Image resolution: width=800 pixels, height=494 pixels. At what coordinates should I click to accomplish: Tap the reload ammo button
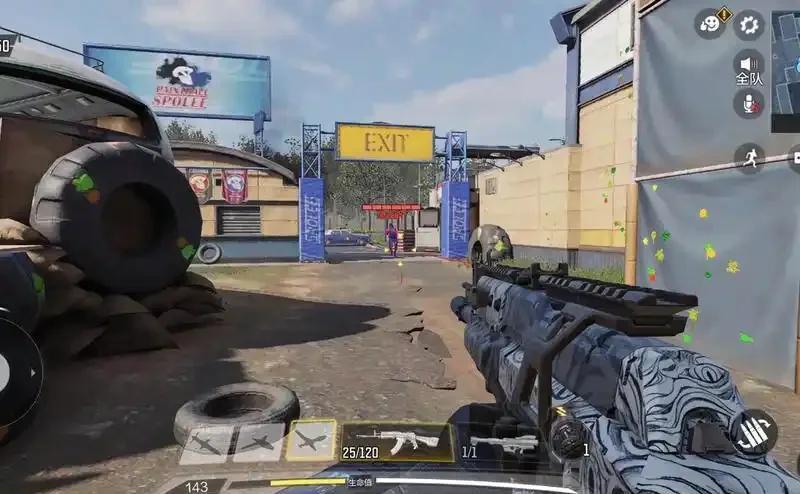(753, 432)
